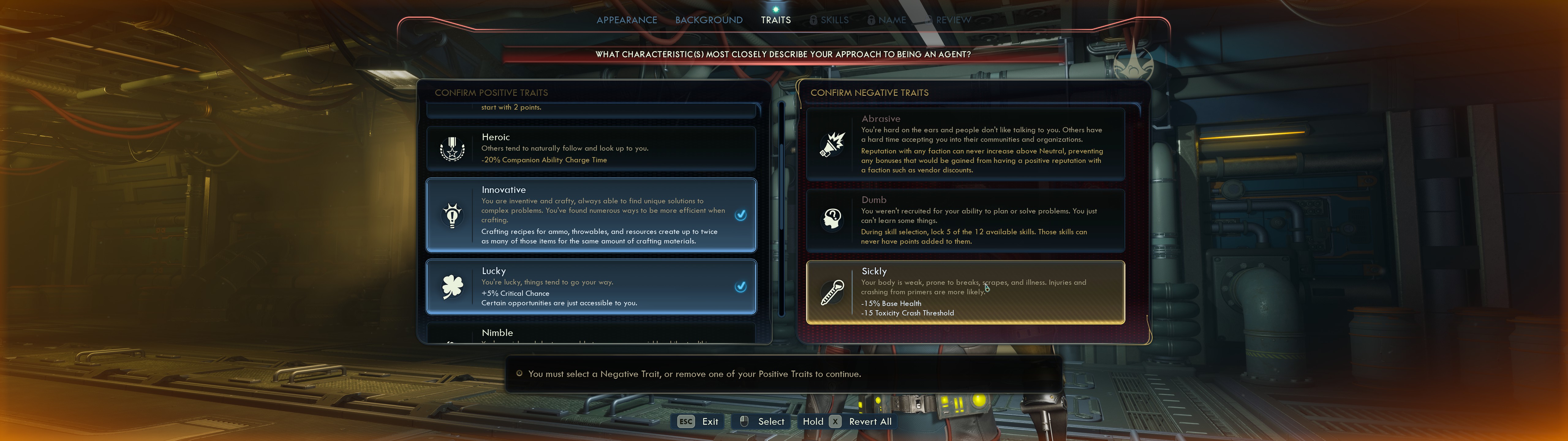Choose the Heroic positive trait

590,149
